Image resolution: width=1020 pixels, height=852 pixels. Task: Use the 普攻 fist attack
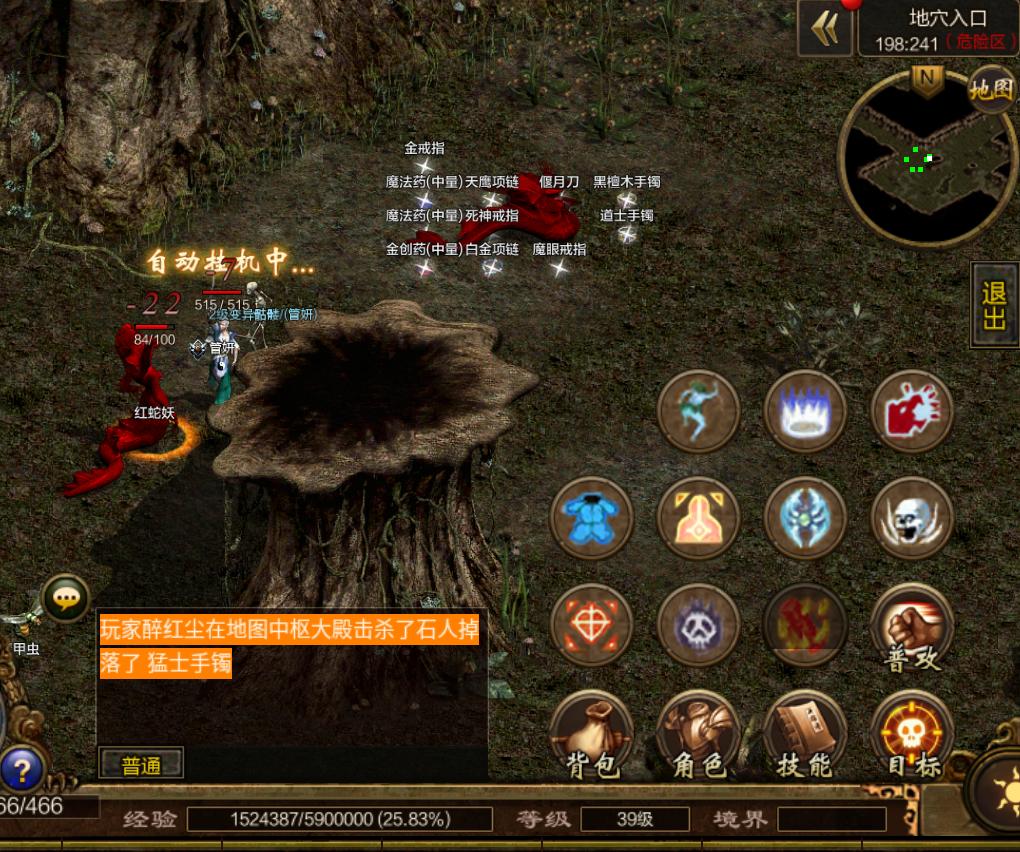pos(911,627)
